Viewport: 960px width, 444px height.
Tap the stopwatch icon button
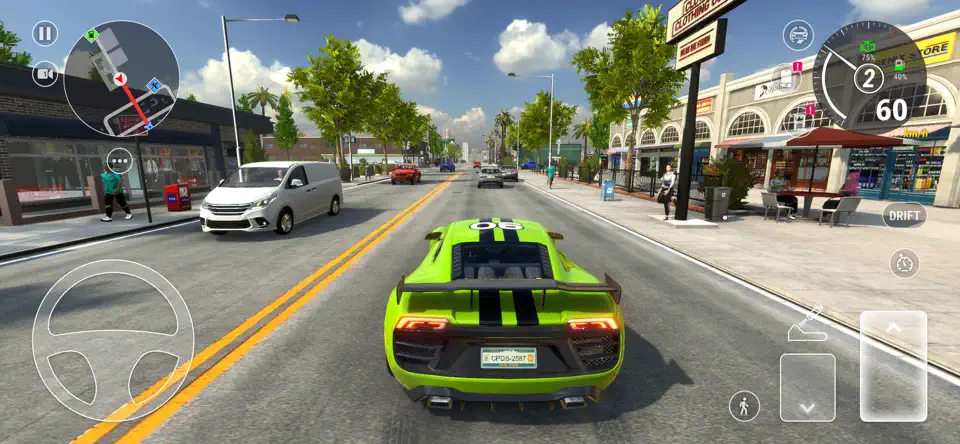[904, 263]
